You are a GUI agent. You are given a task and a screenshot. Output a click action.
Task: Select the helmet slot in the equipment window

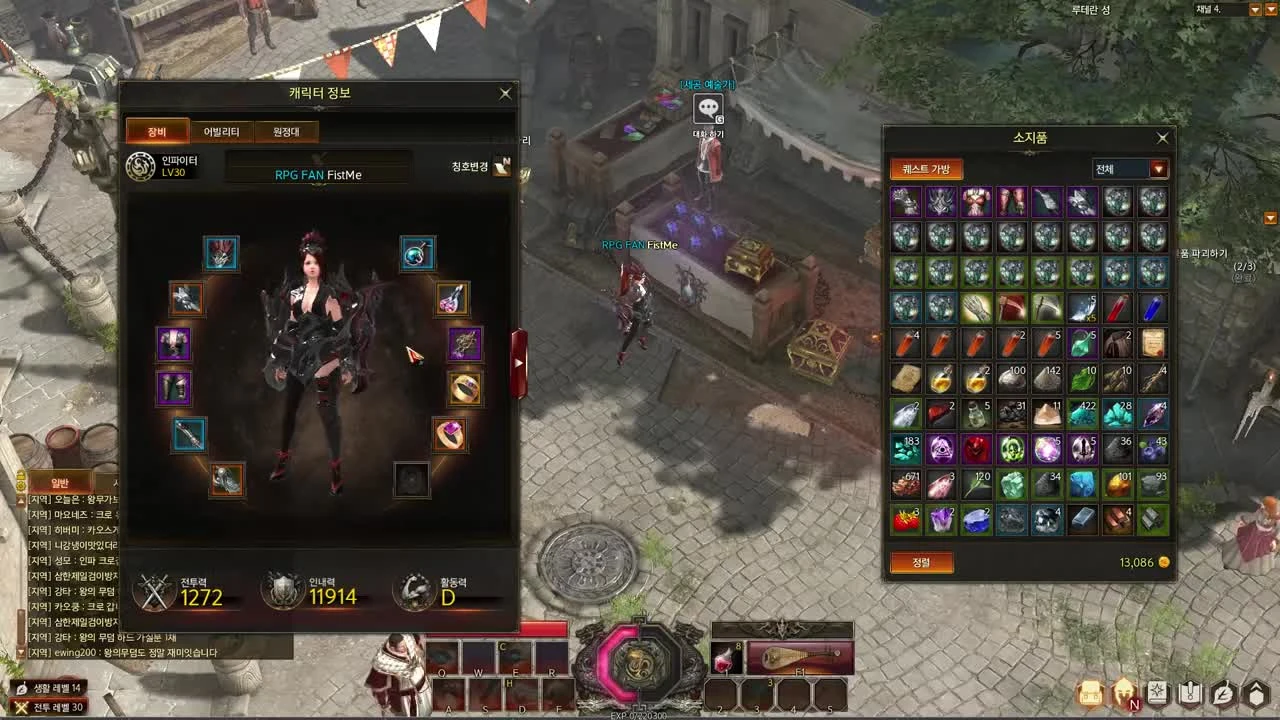coord(222,253)
